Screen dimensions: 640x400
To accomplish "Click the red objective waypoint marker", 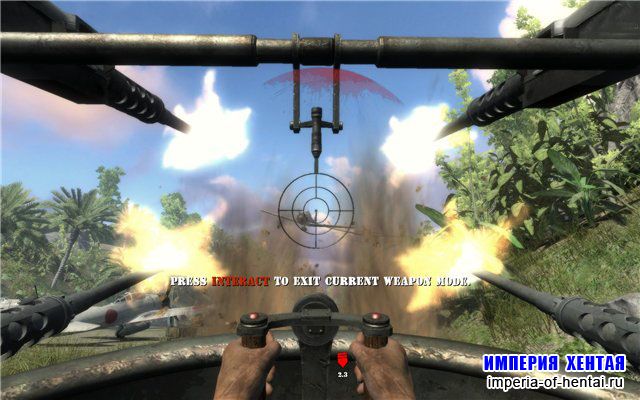I will click(341, 358).
